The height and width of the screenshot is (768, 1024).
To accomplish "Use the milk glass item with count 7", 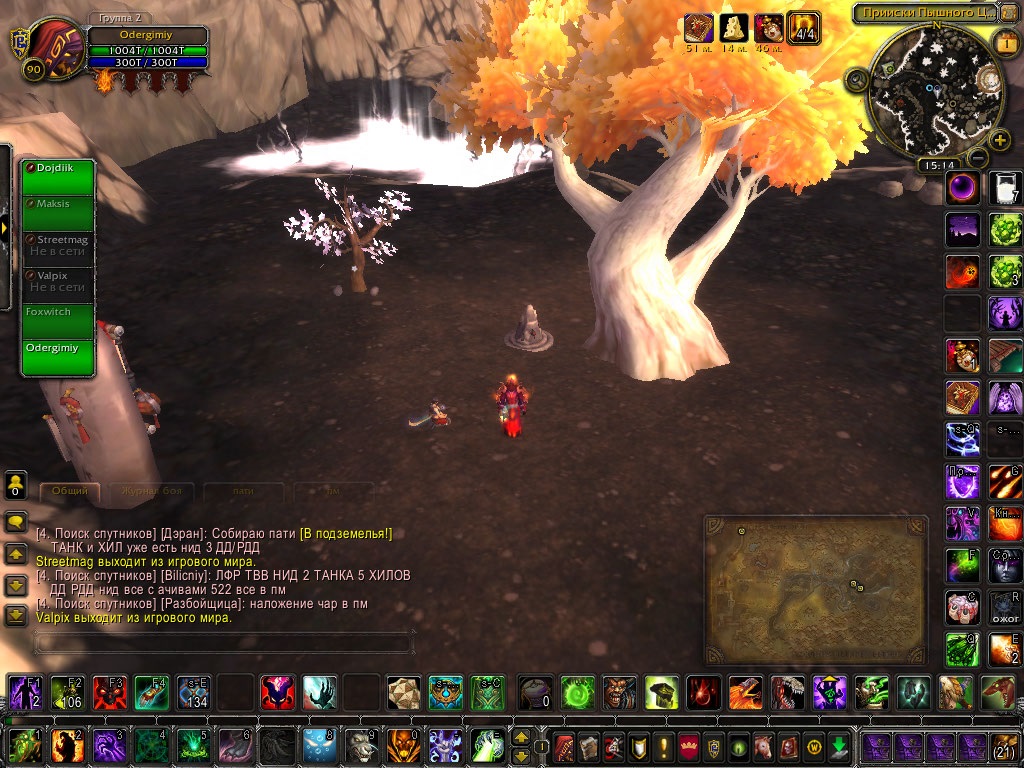I will pos(1005,188).
